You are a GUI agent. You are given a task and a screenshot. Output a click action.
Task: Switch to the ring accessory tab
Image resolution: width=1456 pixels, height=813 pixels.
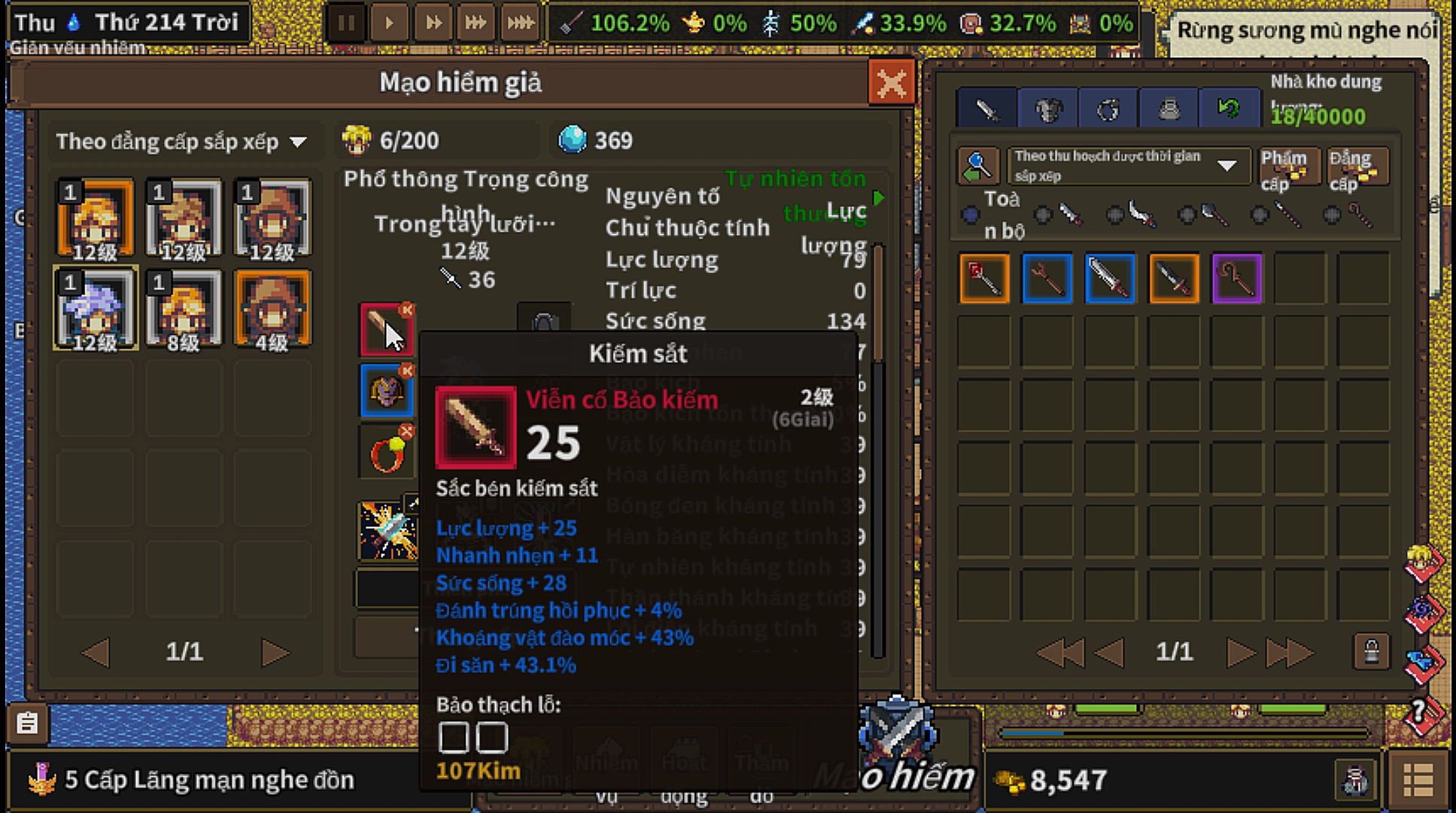pyautogui.click(x=1108, y=111)
